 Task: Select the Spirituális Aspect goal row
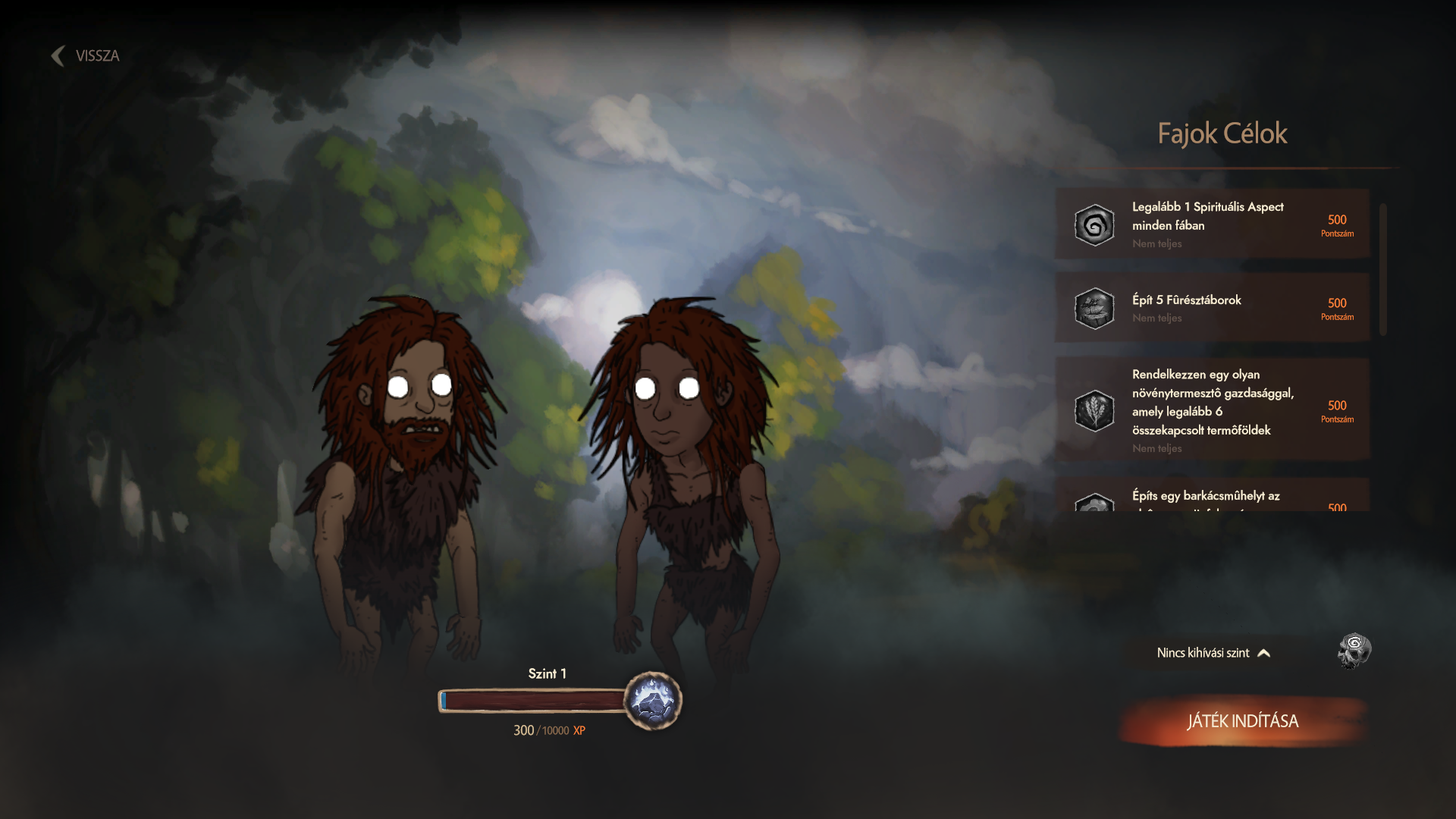[1212, 224]
